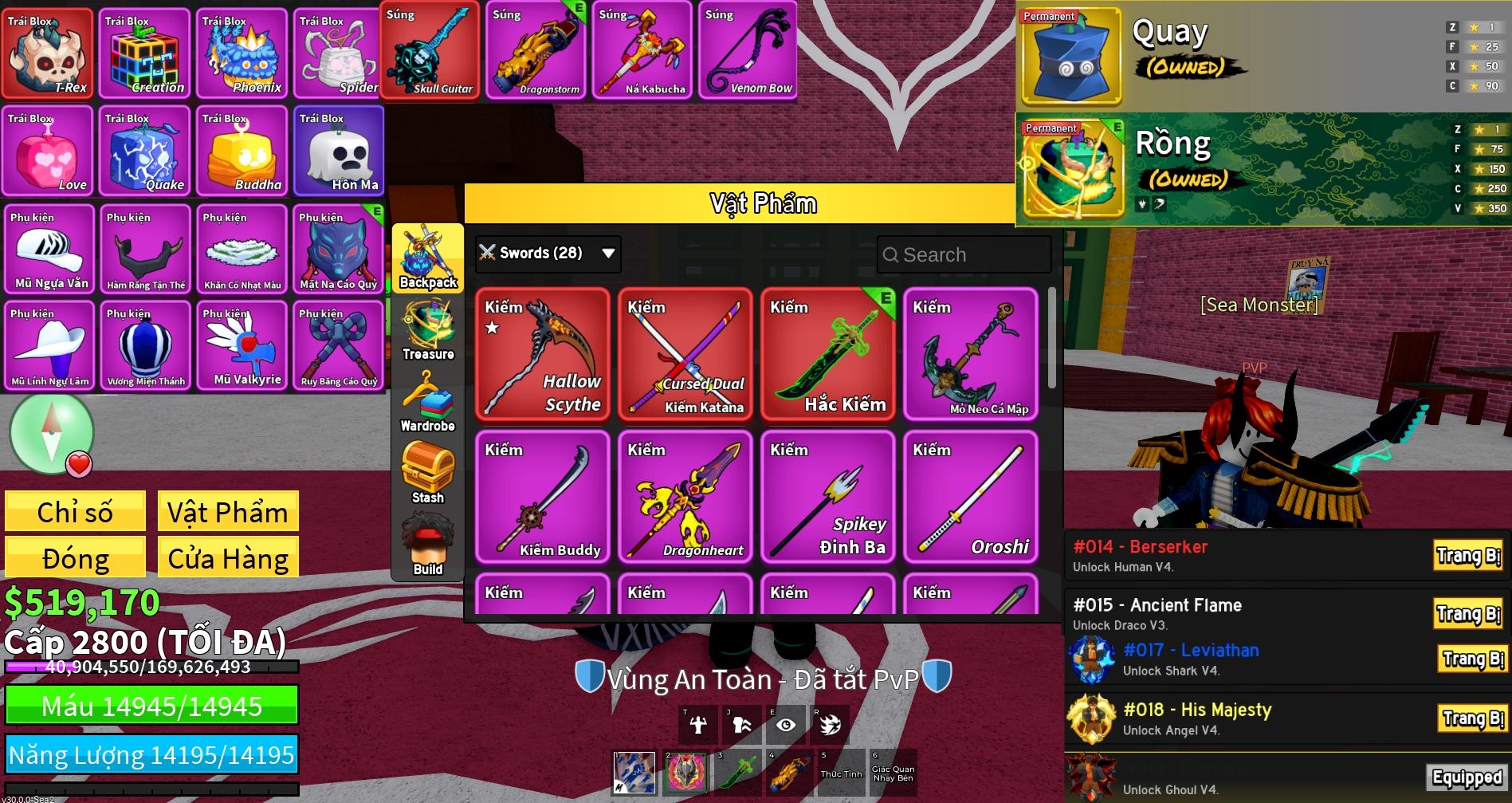
Task: Open the Chỉ số stats menu
Action: click(75, 511)
